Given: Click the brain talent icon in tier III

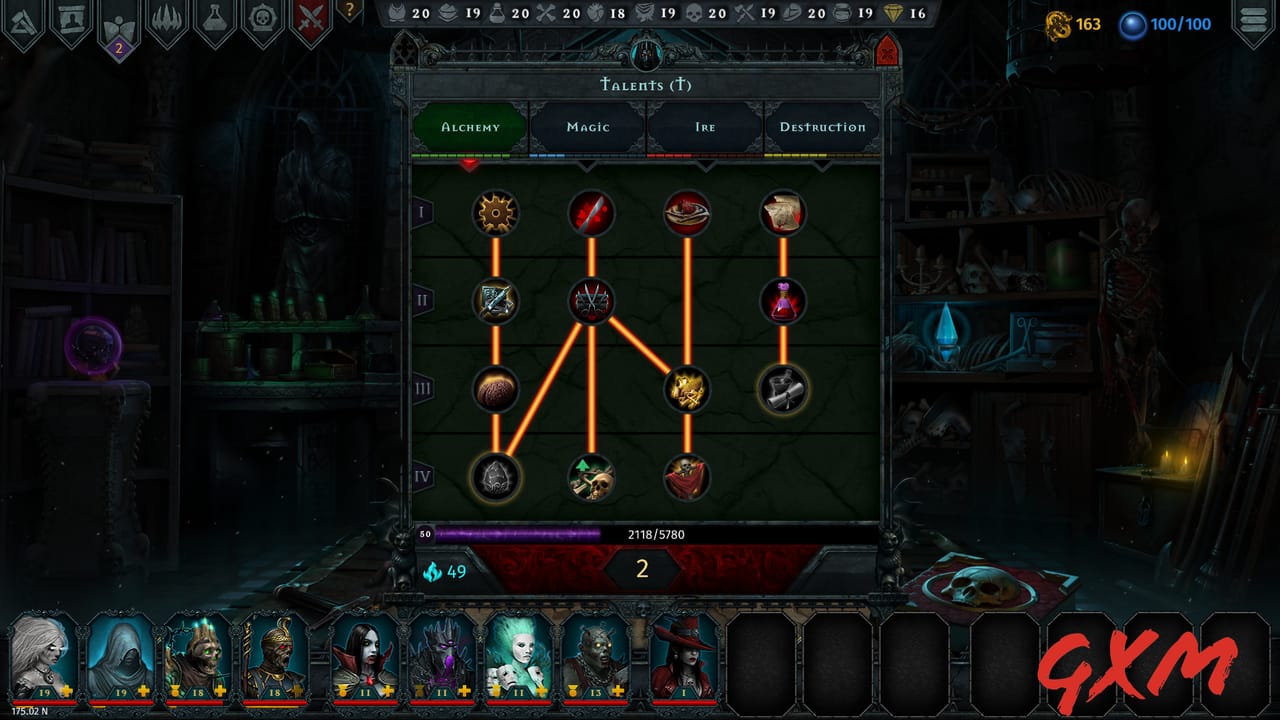Looking at the screenshot, I should [495, 390].
